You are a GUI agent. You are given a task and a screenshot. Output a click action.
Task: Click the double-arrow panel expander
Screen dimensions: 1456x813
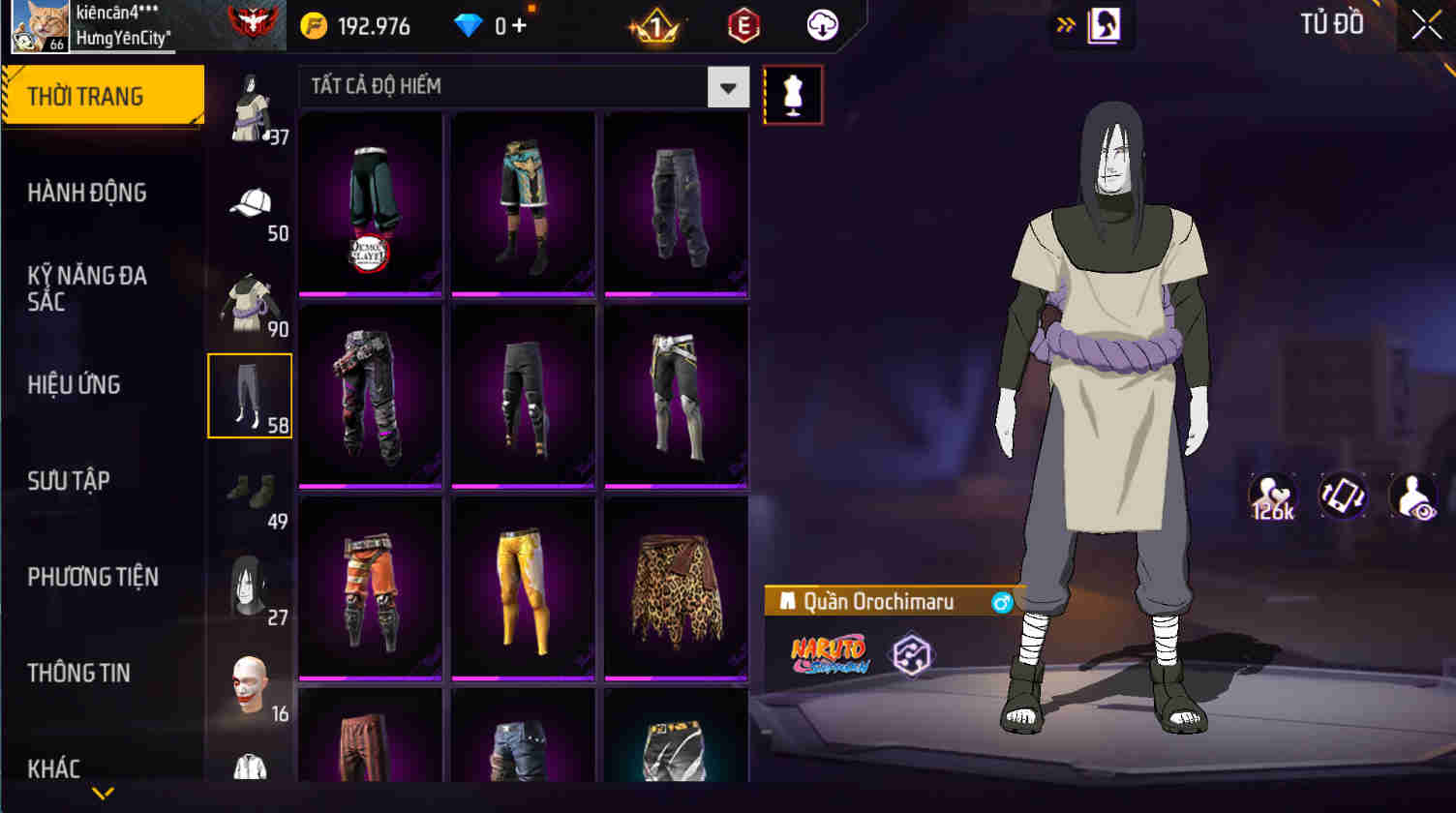point(1065,25)
